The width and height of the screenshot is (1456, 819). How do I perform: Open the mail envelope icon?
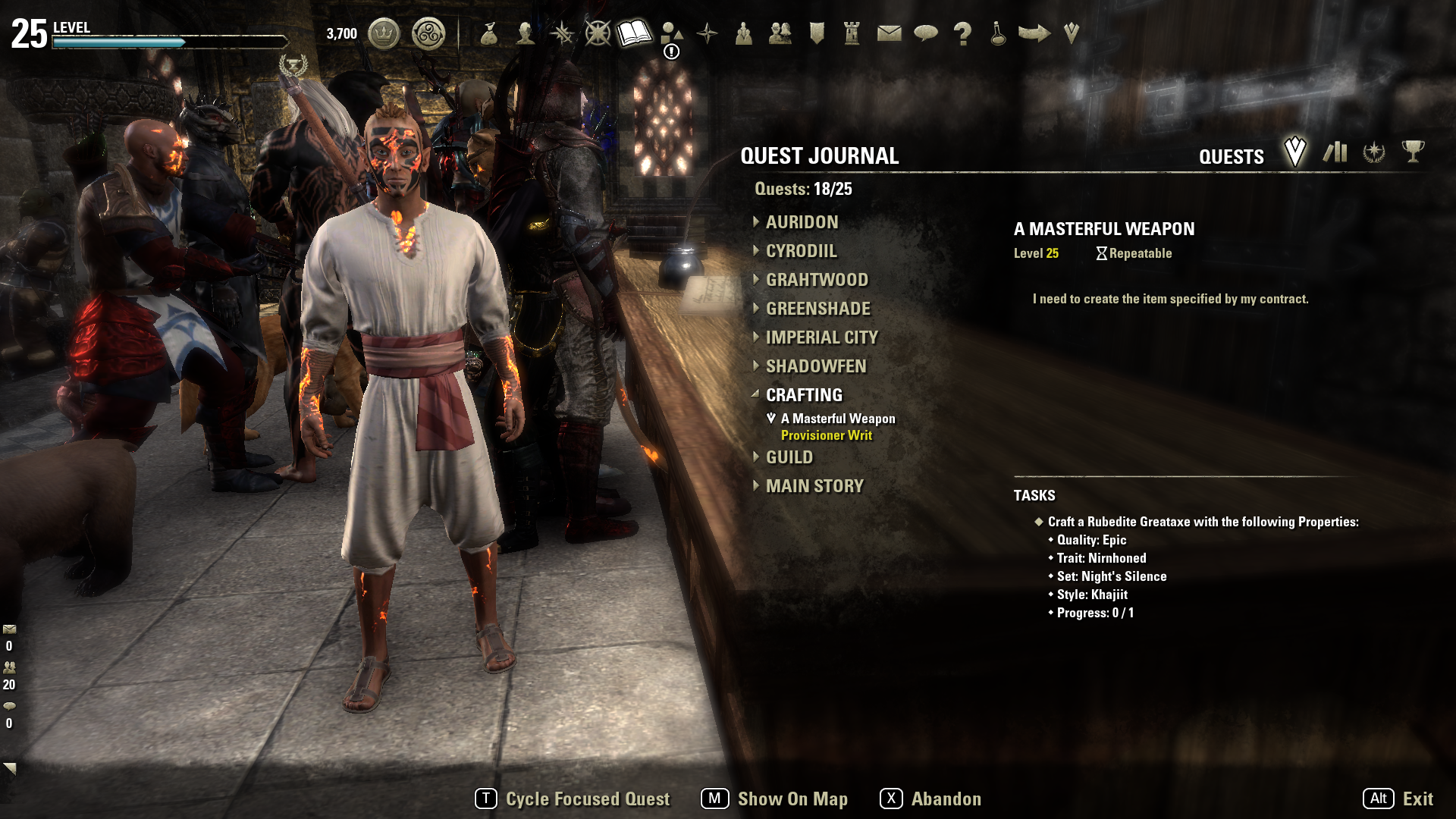tap(889, 33)
